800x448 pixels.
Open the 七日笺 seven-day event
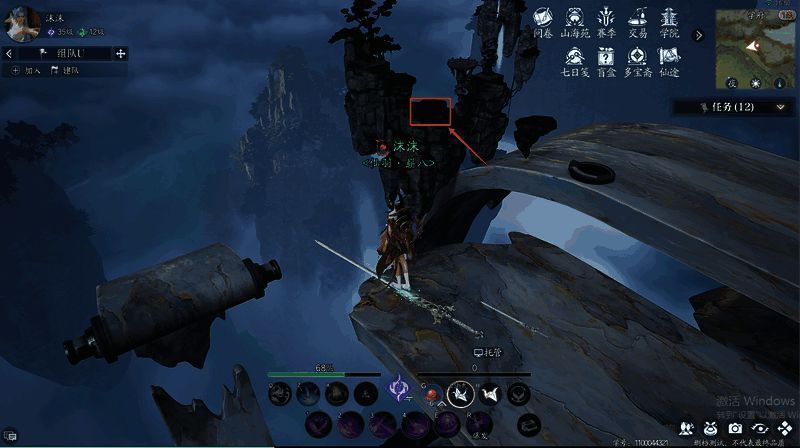tap(572, 62)
